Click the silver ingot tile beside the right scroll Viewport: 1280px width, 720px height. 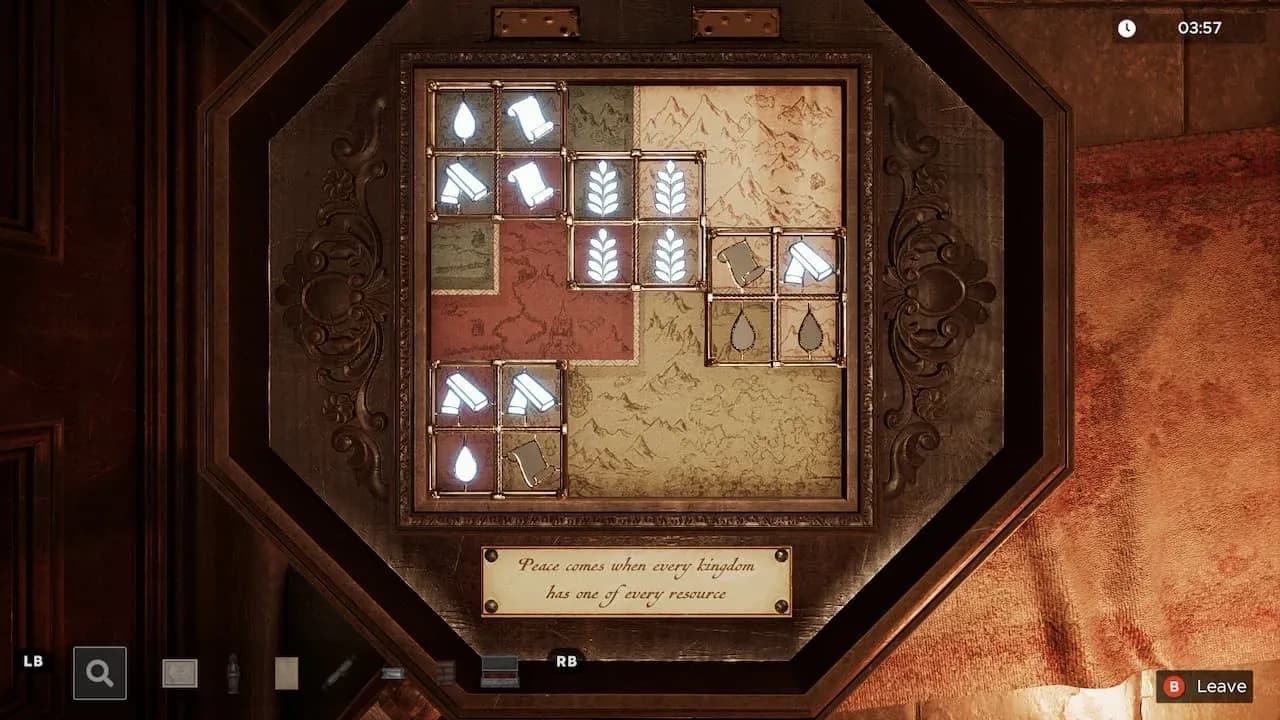pos(807,260)
